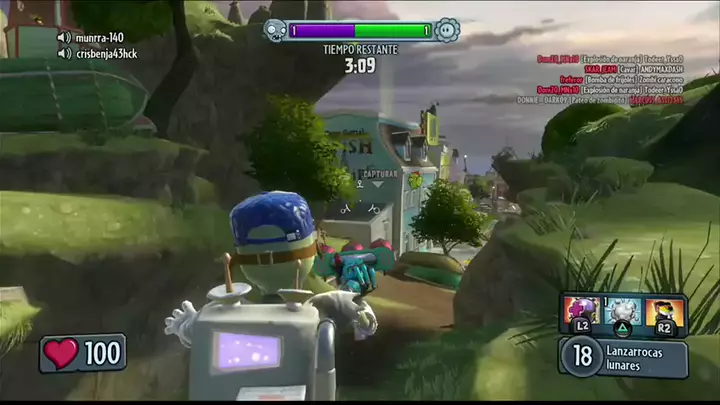Select voice chat player munrra-140
Image resolution: width=720 pixels, height=405 pixels.
point(96,38)
